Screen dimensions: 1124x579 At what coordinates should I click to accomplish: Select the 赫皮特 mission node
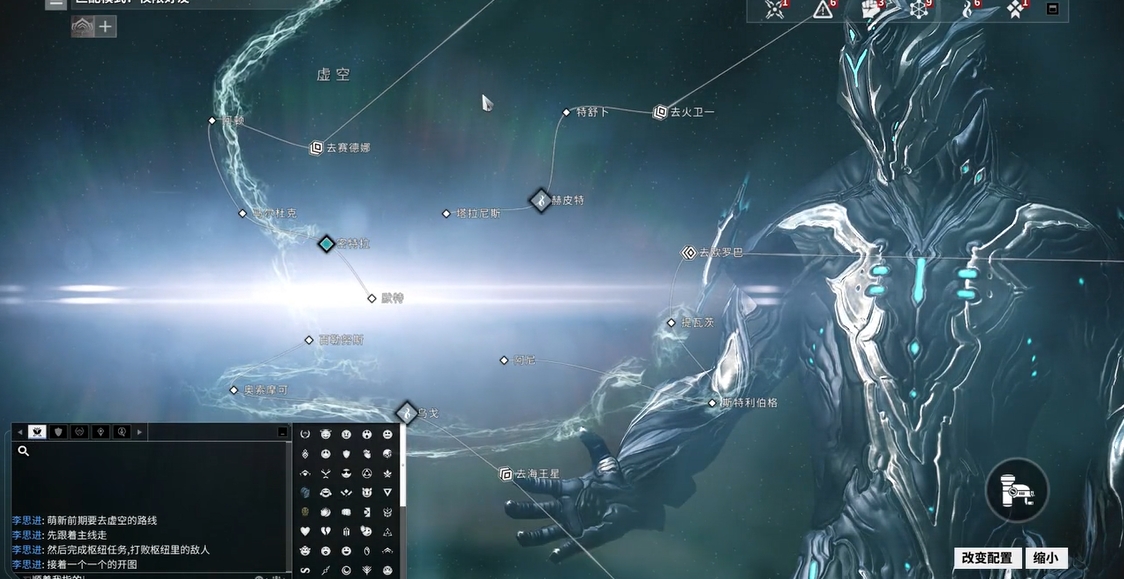point(541,200)
